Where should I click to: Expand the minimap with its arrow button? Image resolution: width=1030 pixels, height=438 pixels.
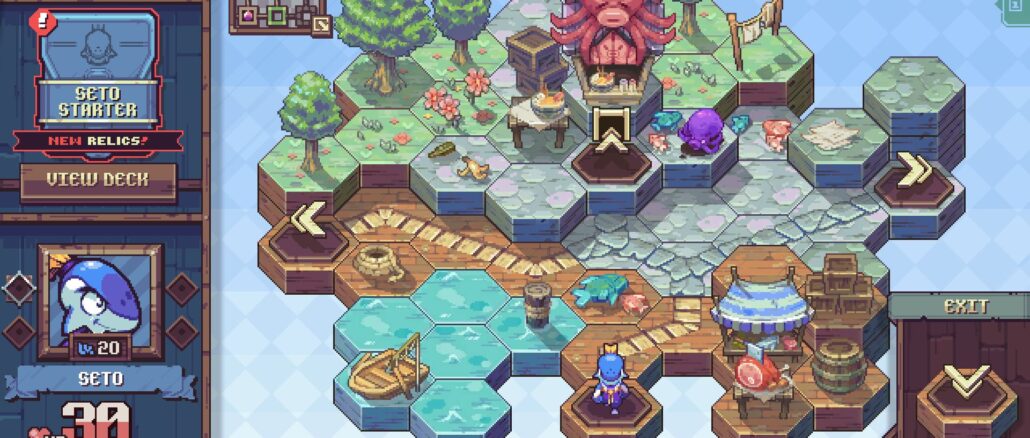321,24
